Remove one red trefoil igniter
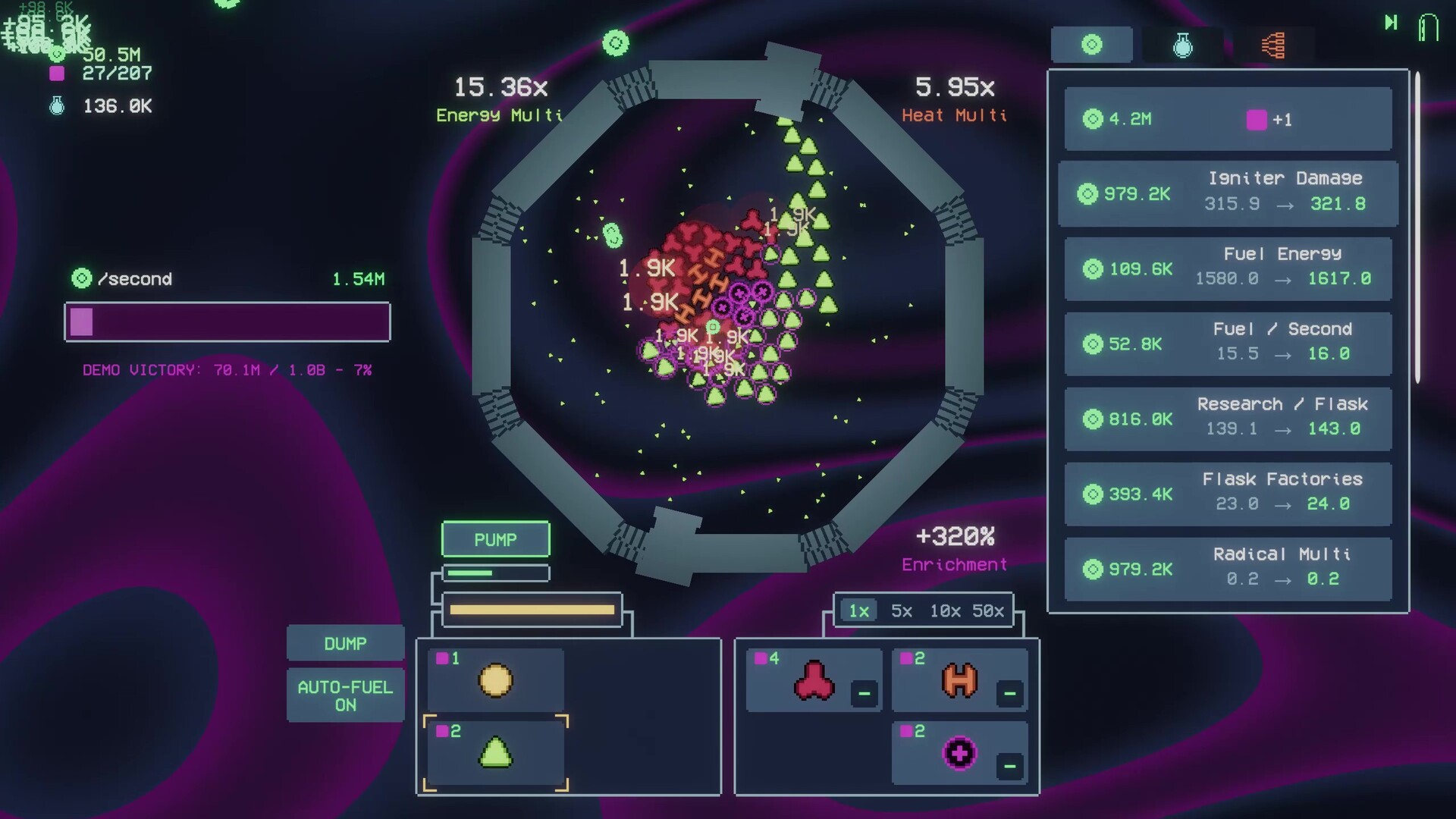Image resolution: width=1456 pixels, height=819 pixels. click(864, 693)
